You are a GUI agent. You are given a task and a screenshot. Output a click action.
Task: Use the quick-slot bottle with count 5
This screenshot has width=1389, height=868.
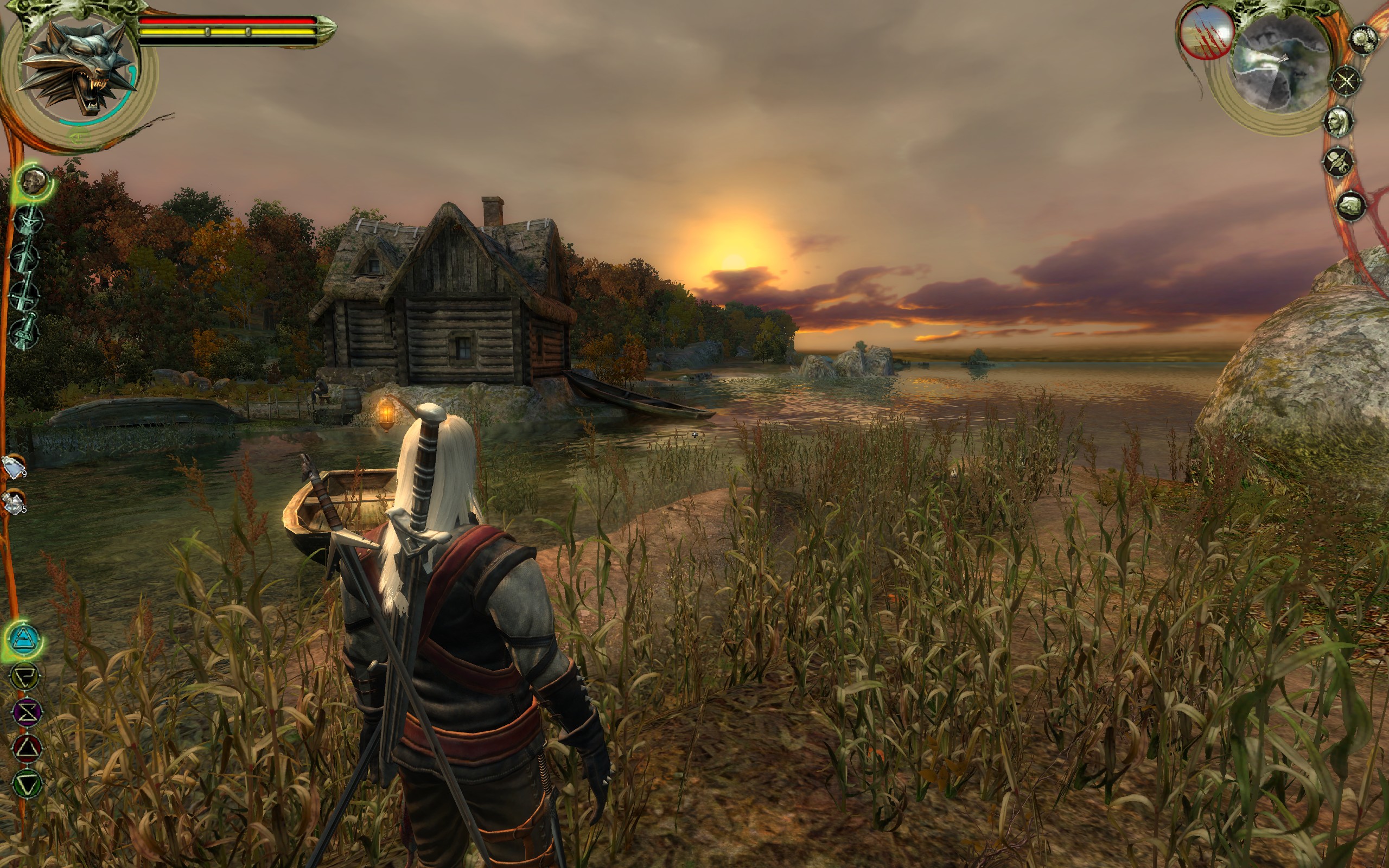click(12, 502)
